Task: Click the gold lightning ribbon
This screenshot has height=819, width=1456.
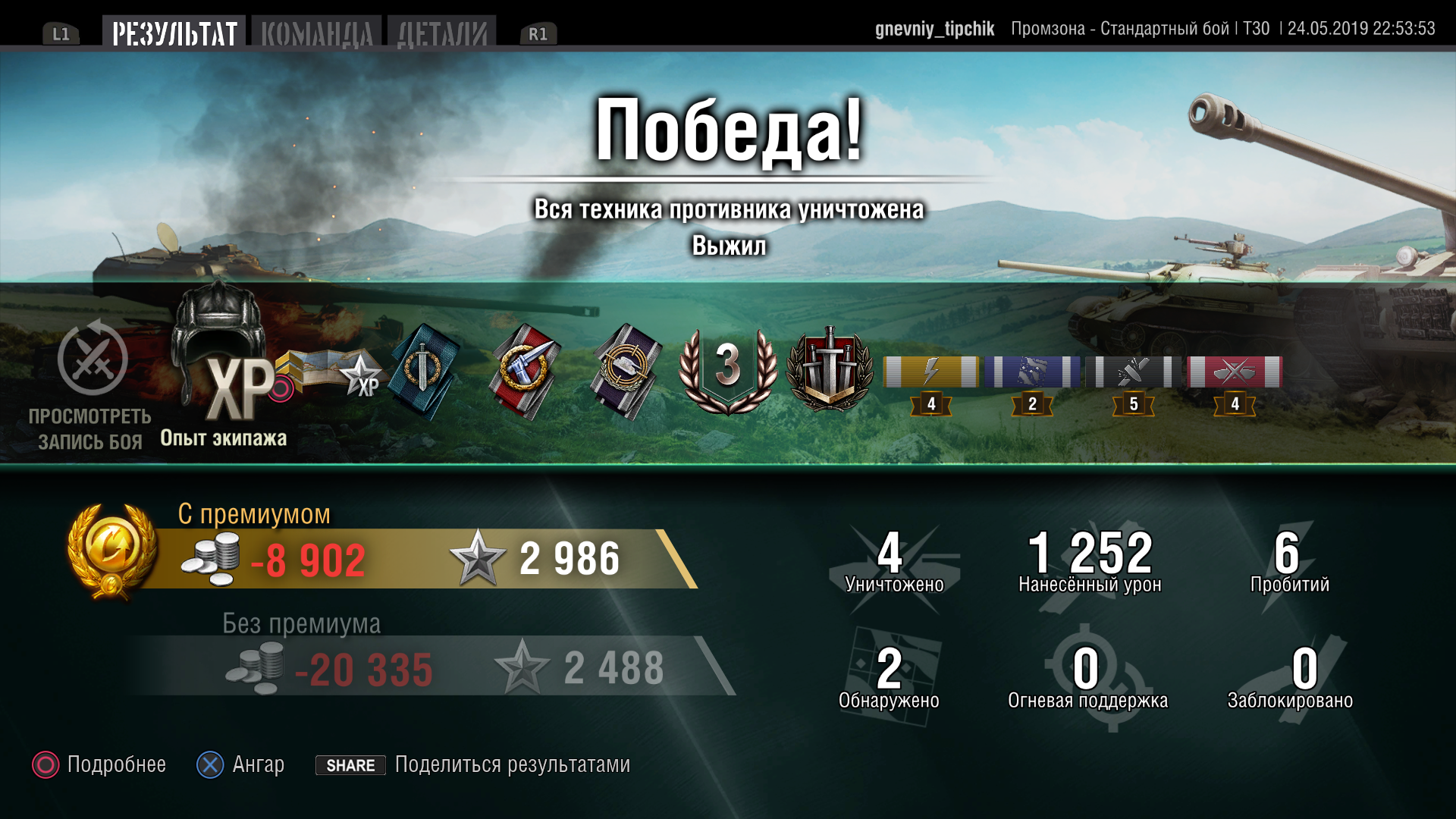Action: 931,372
